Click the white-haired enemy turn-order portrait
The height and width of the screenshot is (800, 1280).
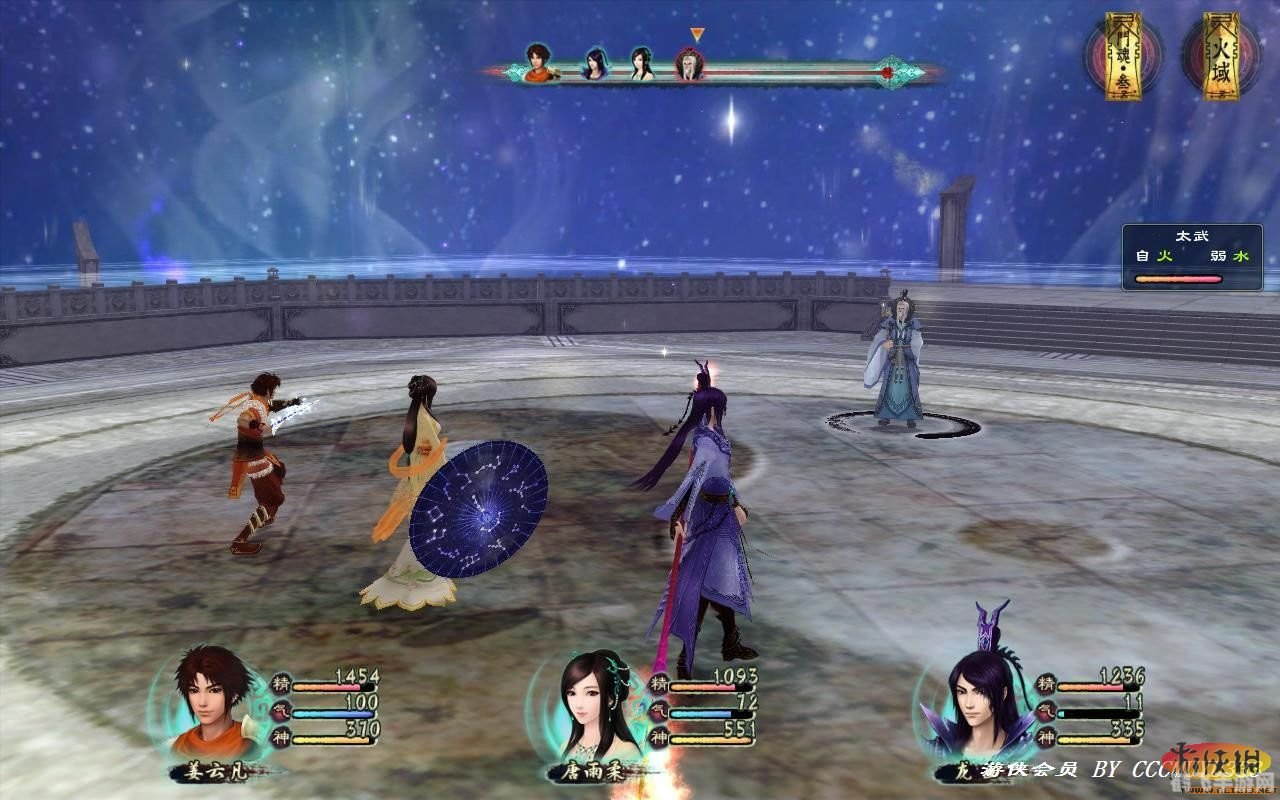[x=689, y=65]
